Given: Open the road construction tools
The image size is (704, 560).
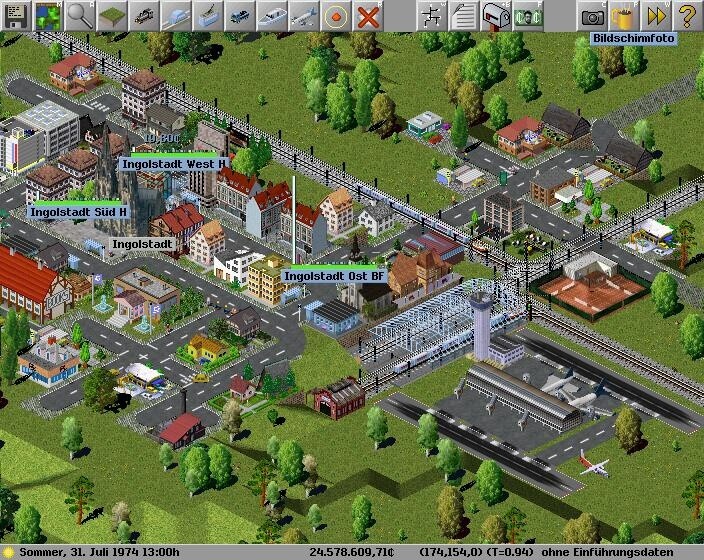Looking at the screenshot, I should [x=240, y=15].
